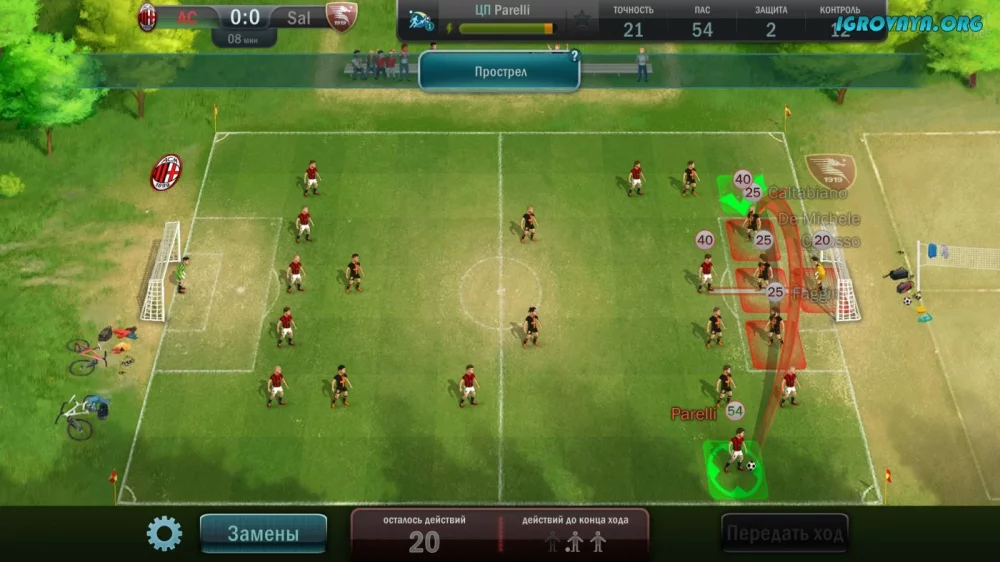Viewport: 1000px width, 562px height.
Task: Open the Замены substitutions panel
Action: click(x=263, y=534)
